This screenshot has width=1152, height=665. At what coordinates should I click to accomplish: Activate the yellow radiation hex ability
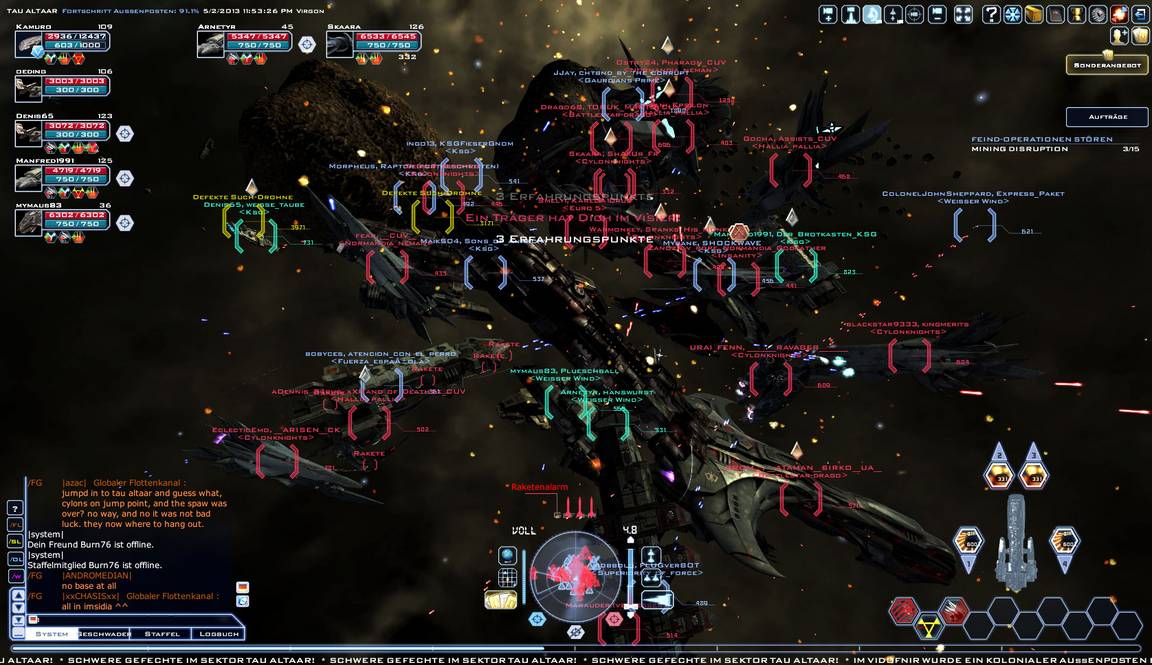click(x=929, y=626)
